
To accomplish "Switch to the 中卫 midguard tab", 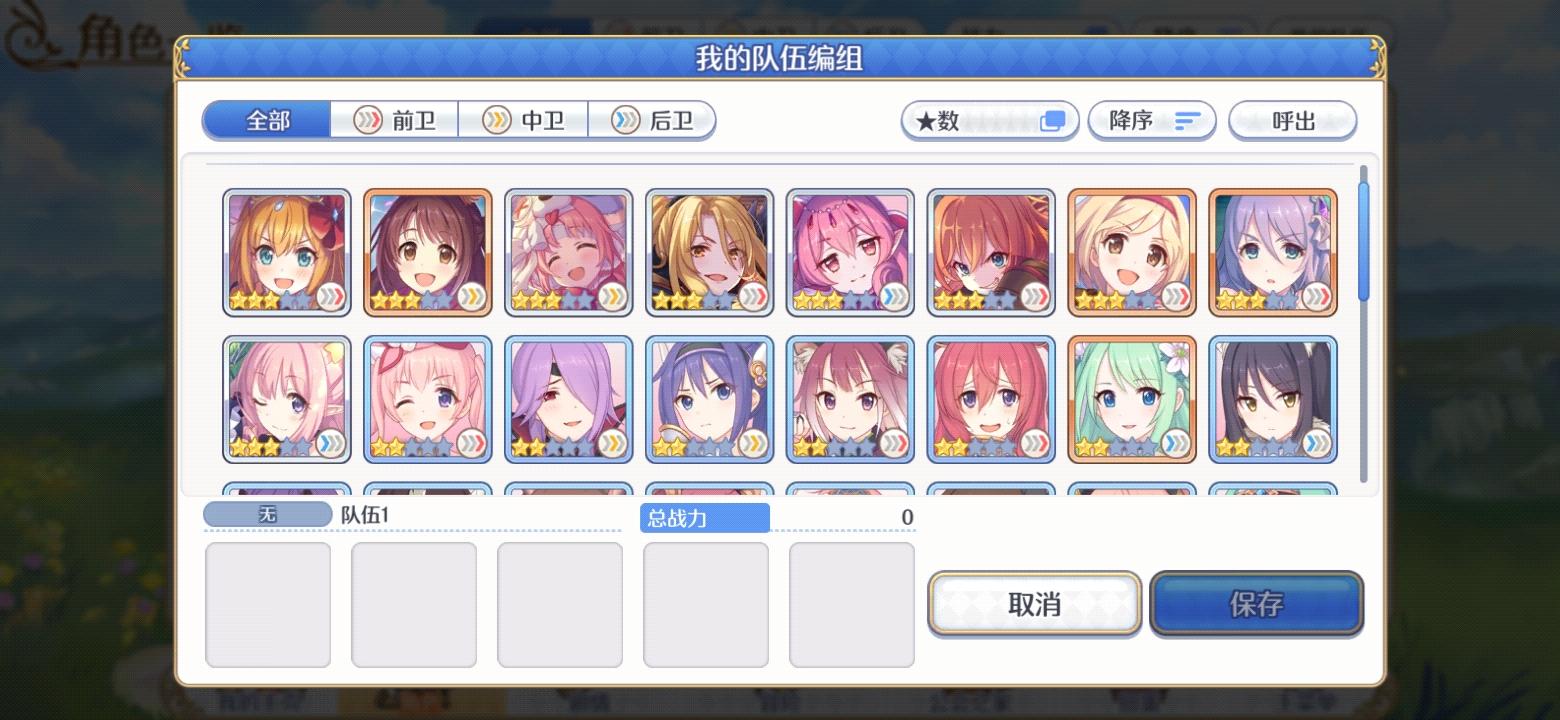I will point(522,119).
